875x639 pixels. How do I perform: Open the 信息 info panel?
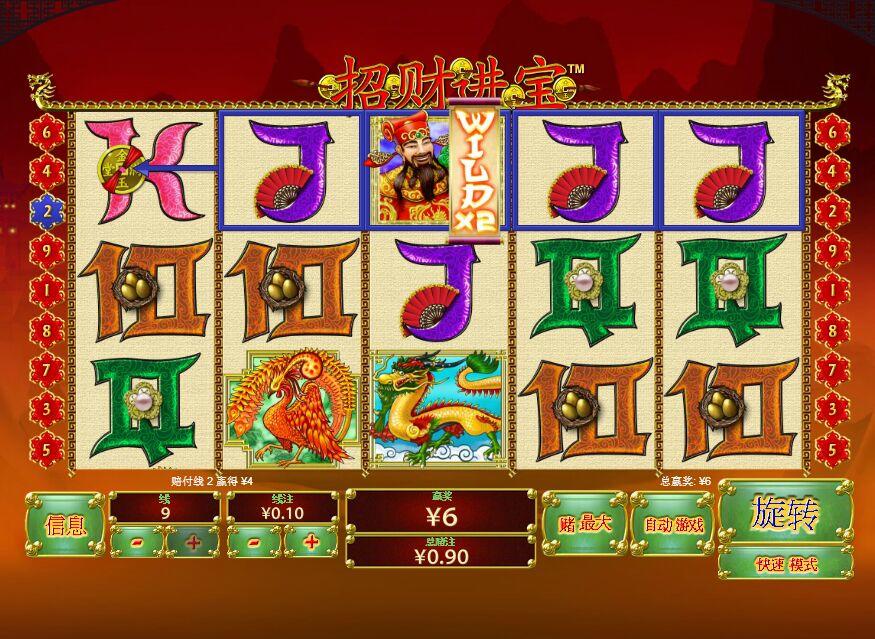point(65,524)
